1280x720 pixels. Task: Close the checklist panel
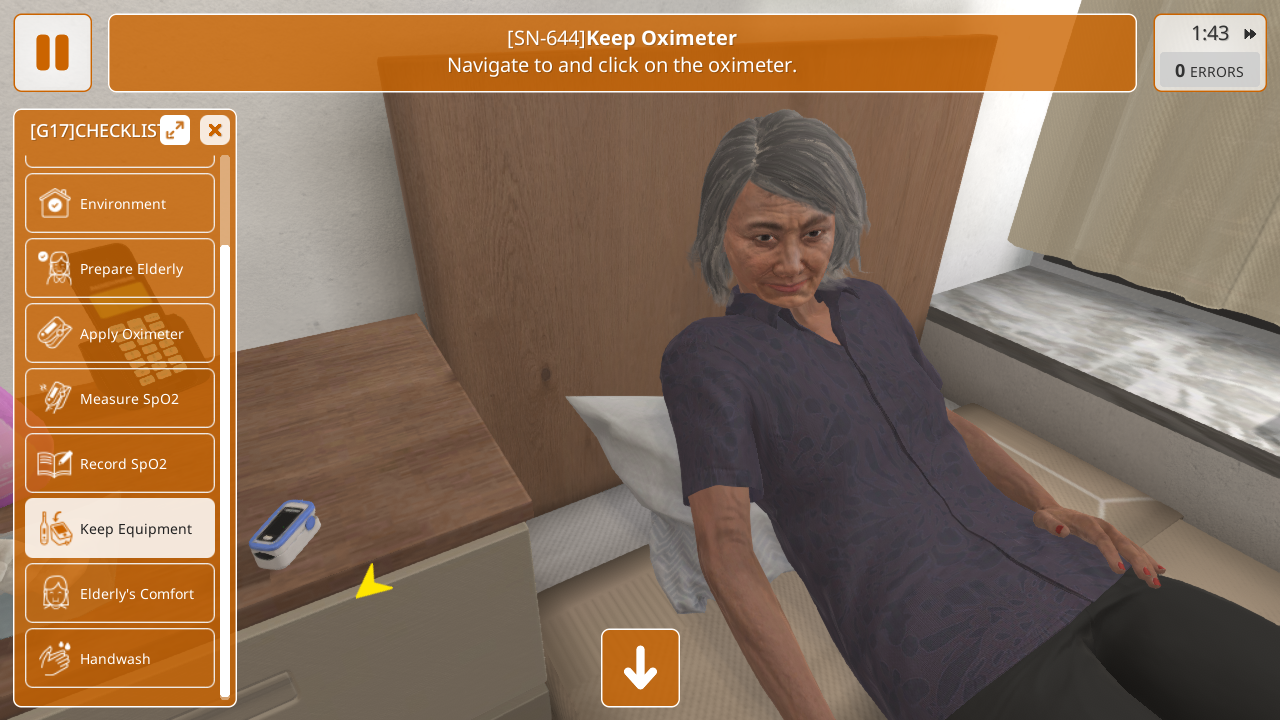click(x=215, y=130)
